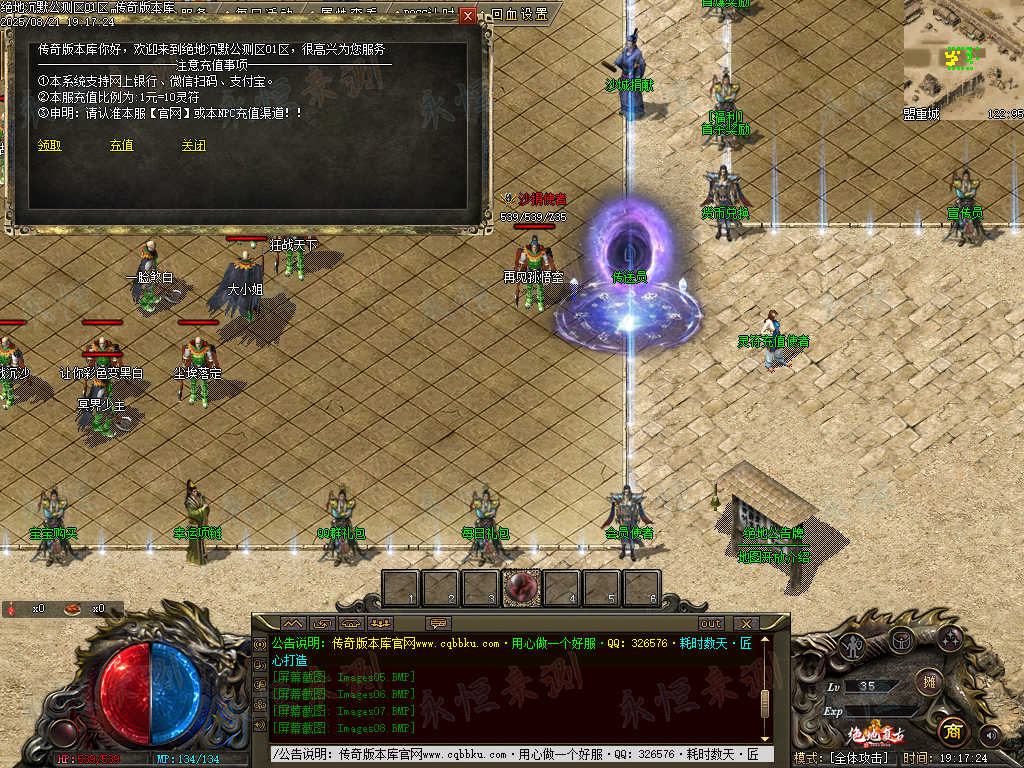Open the 回血设置 (HP recovery settings) menu
The width and height of the screenshot is (1024, 768).
(x=520, y=15)
